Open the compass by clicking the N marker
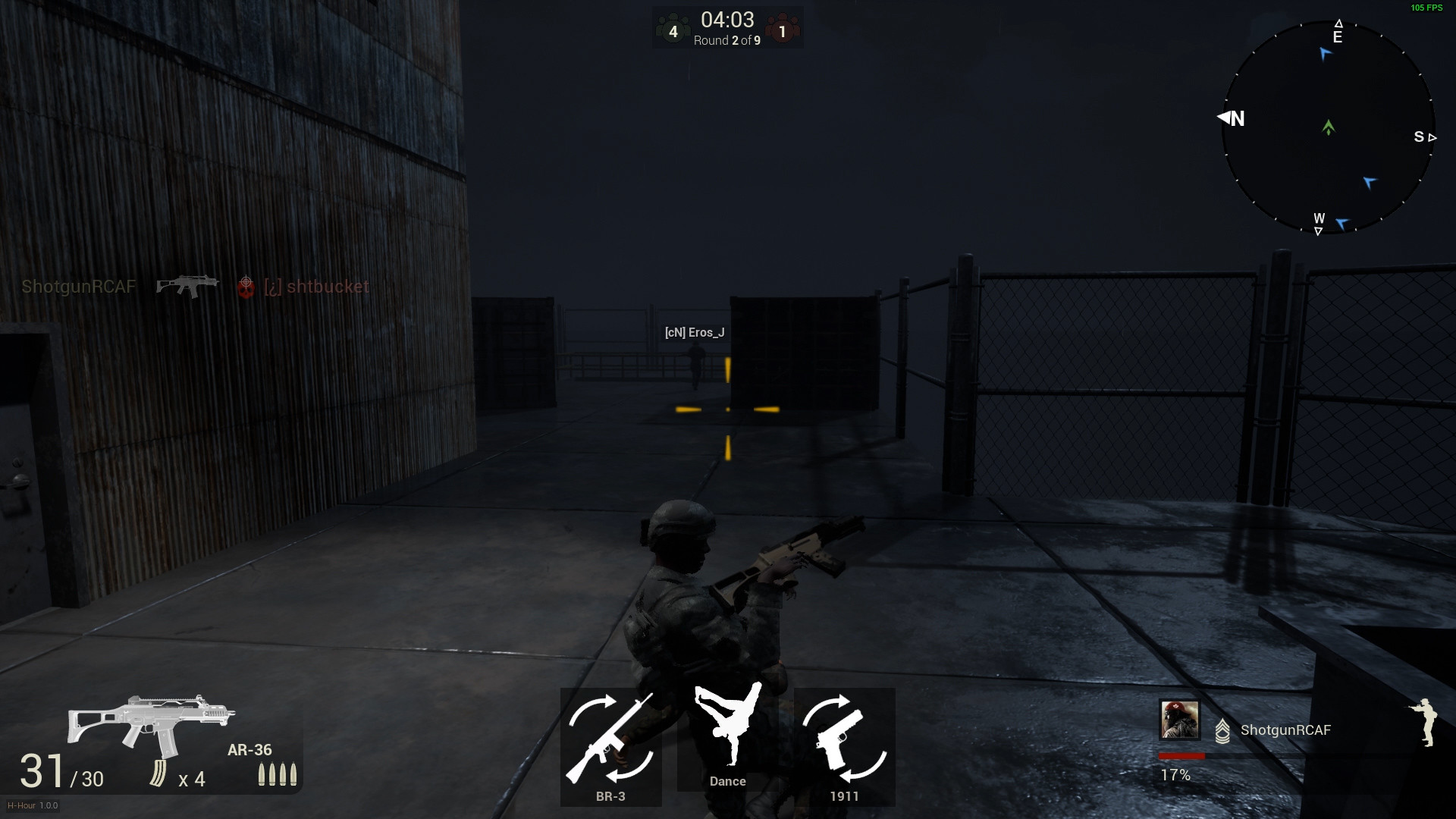The height and width of the screenshot is (819, 1456). (1236, 118)
